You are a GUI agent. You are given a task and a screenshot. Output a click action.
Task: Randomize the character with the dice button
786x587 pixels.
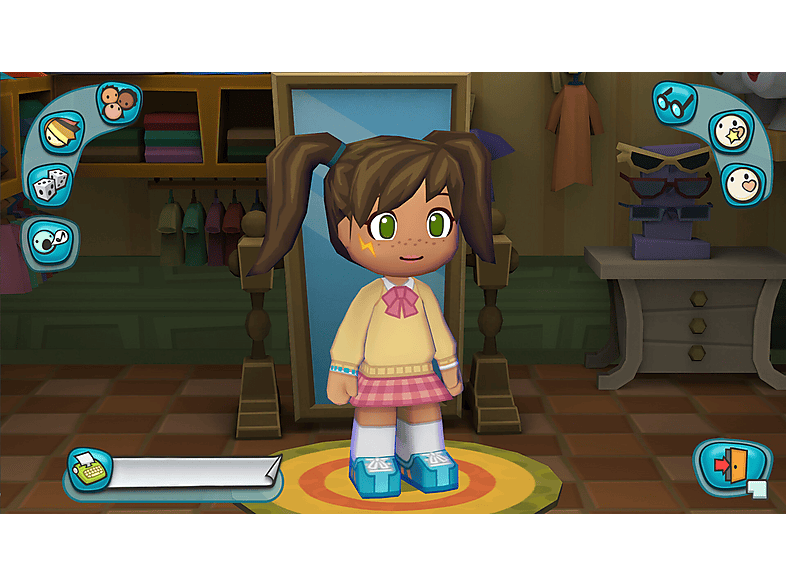tap(48, 186)
